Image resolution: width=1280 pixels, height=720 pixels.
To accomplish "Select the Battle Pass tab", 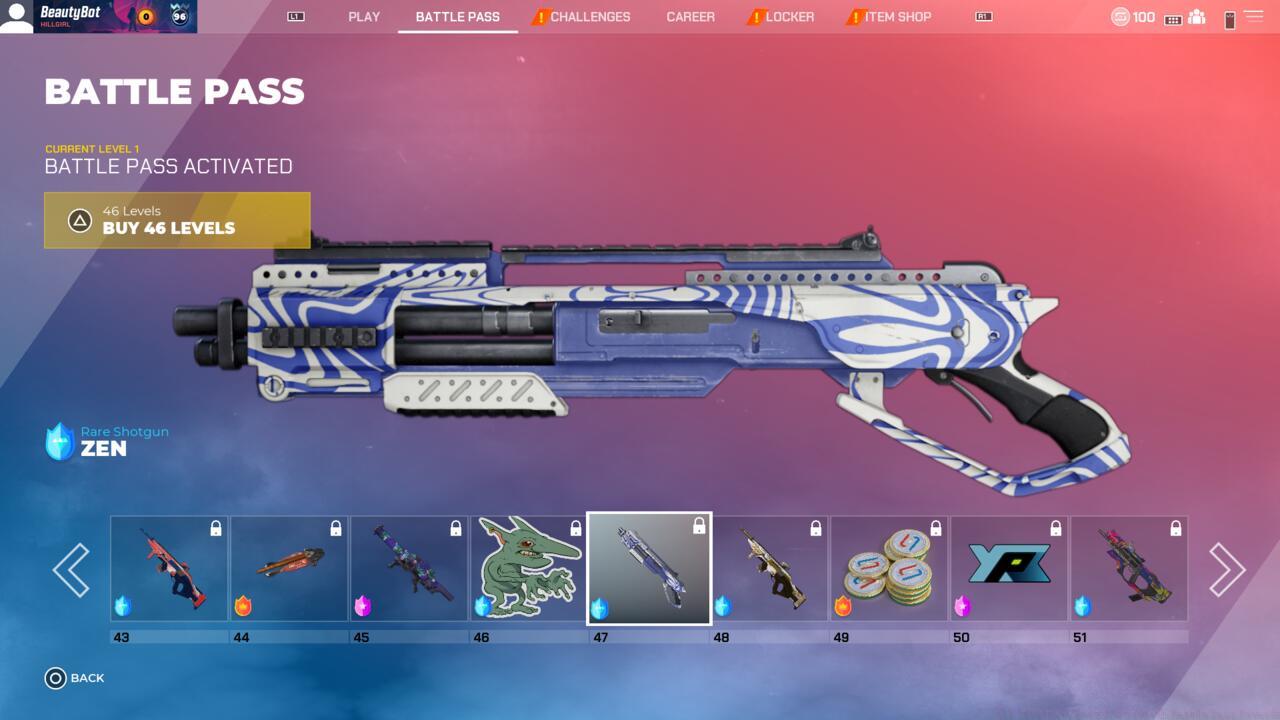I will (458, 17).
